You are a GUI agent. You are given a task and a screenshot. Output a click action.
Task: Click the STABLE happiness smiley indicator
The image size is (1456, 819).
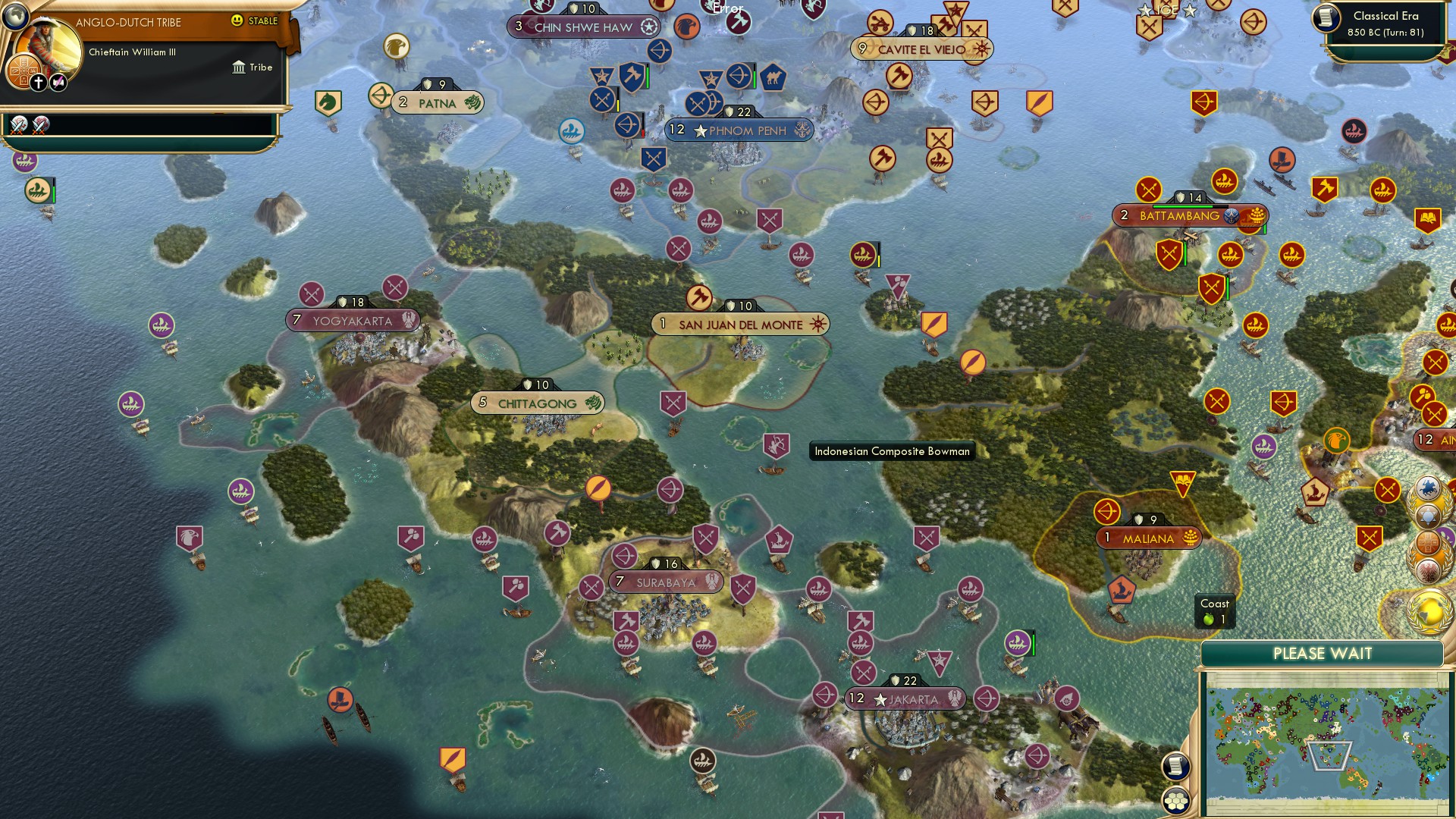coord(238,20)
